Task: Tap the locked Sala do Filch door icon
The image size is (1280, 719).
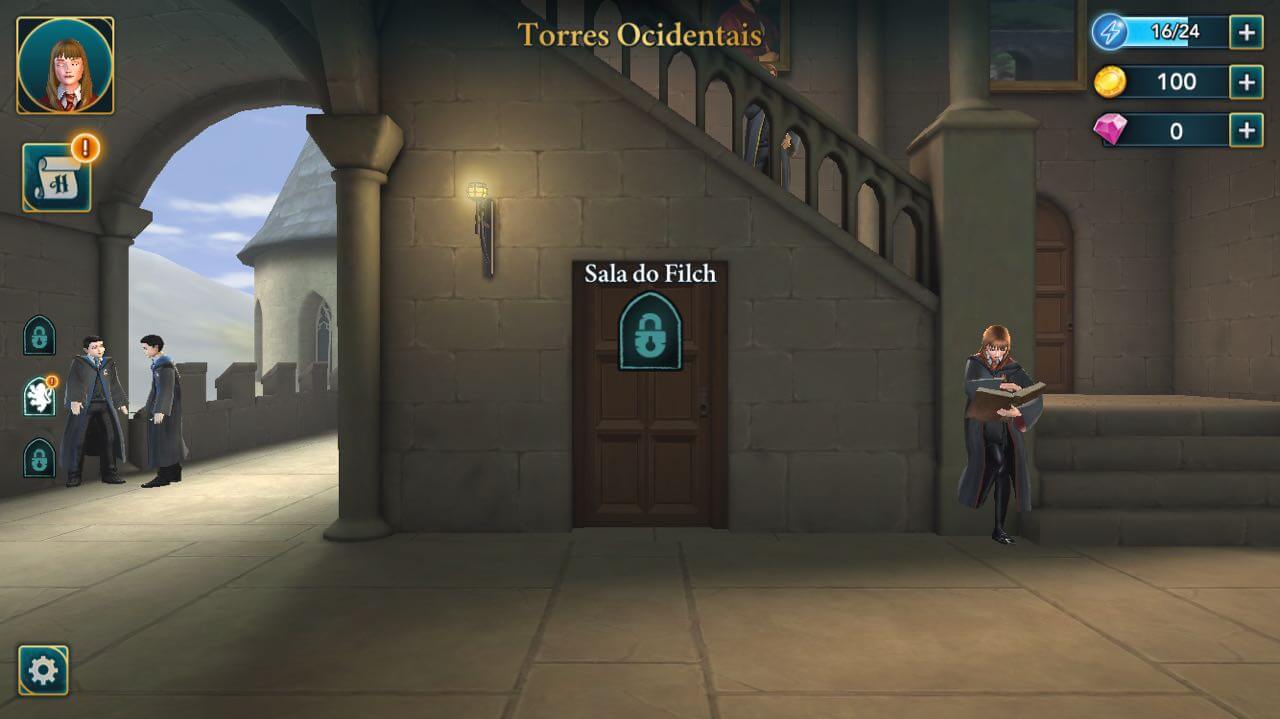Action: (x=650, y=331)
